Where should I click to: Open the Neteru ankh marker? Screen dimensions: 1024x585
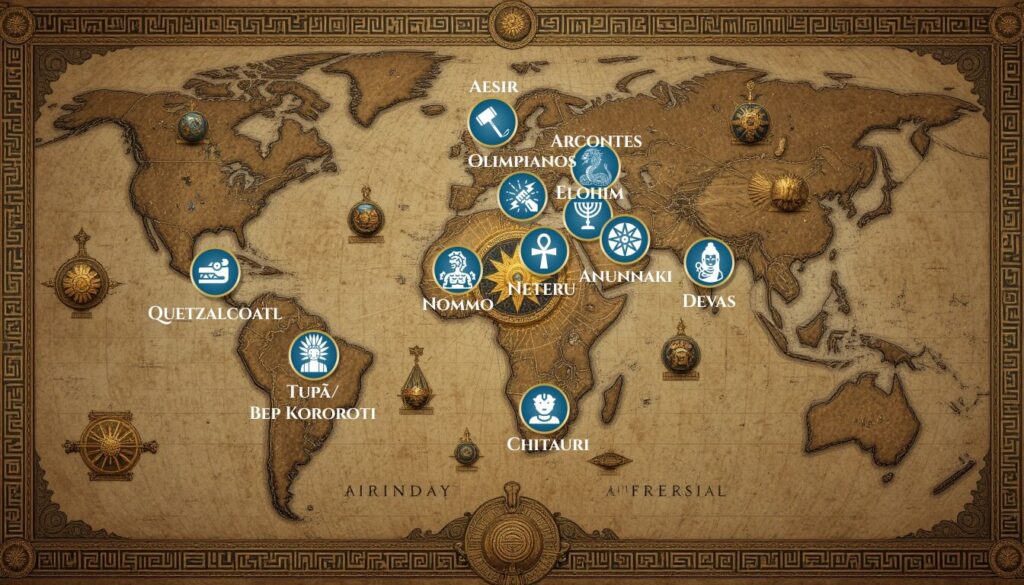544,251
